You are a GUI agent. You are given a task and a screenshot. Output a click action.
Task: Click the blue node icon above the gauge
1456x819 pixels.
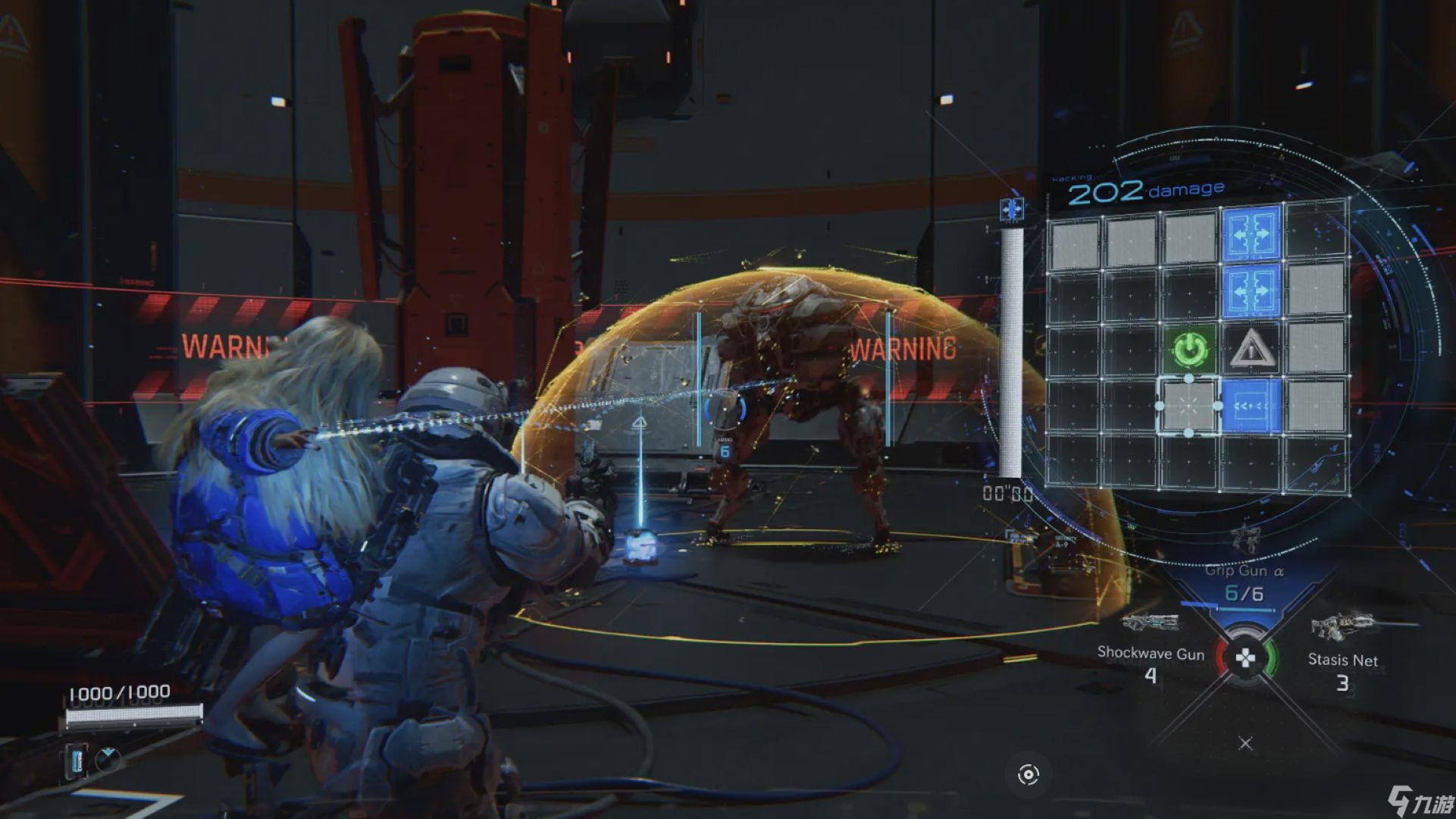point(1012,209)
